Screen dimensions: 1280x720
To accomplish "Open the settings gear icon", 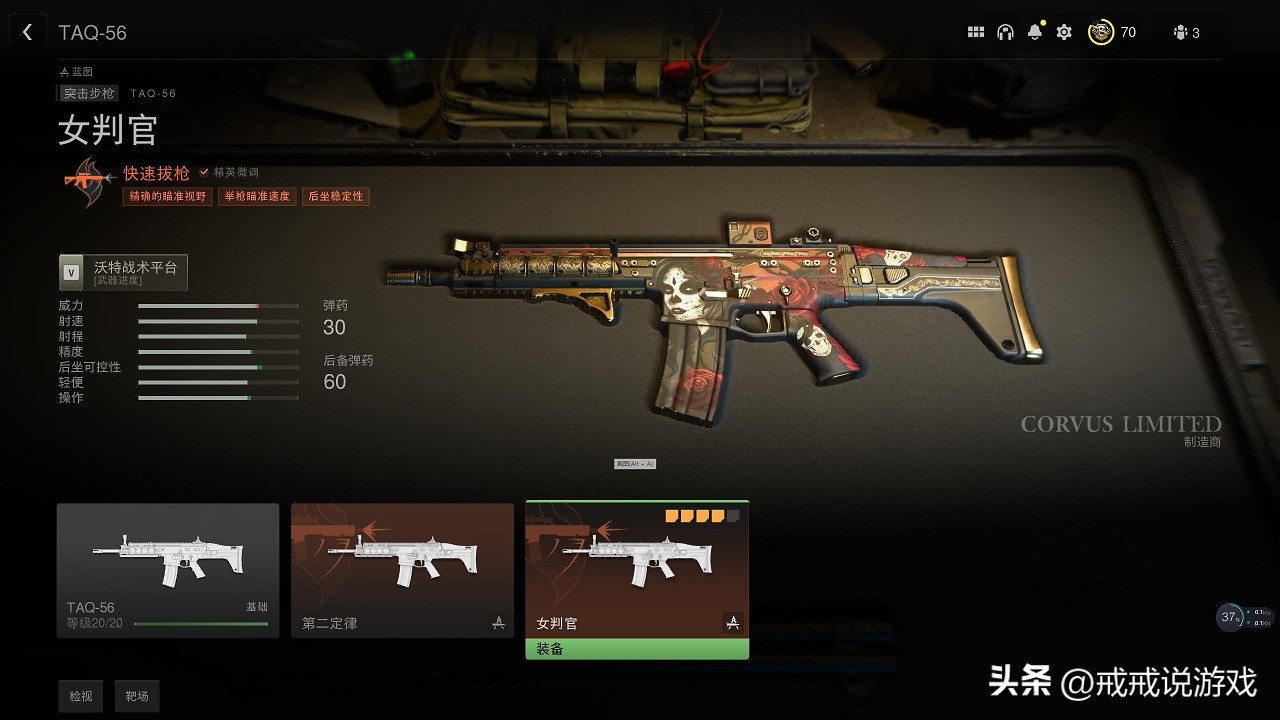I will click(1063, 31).
